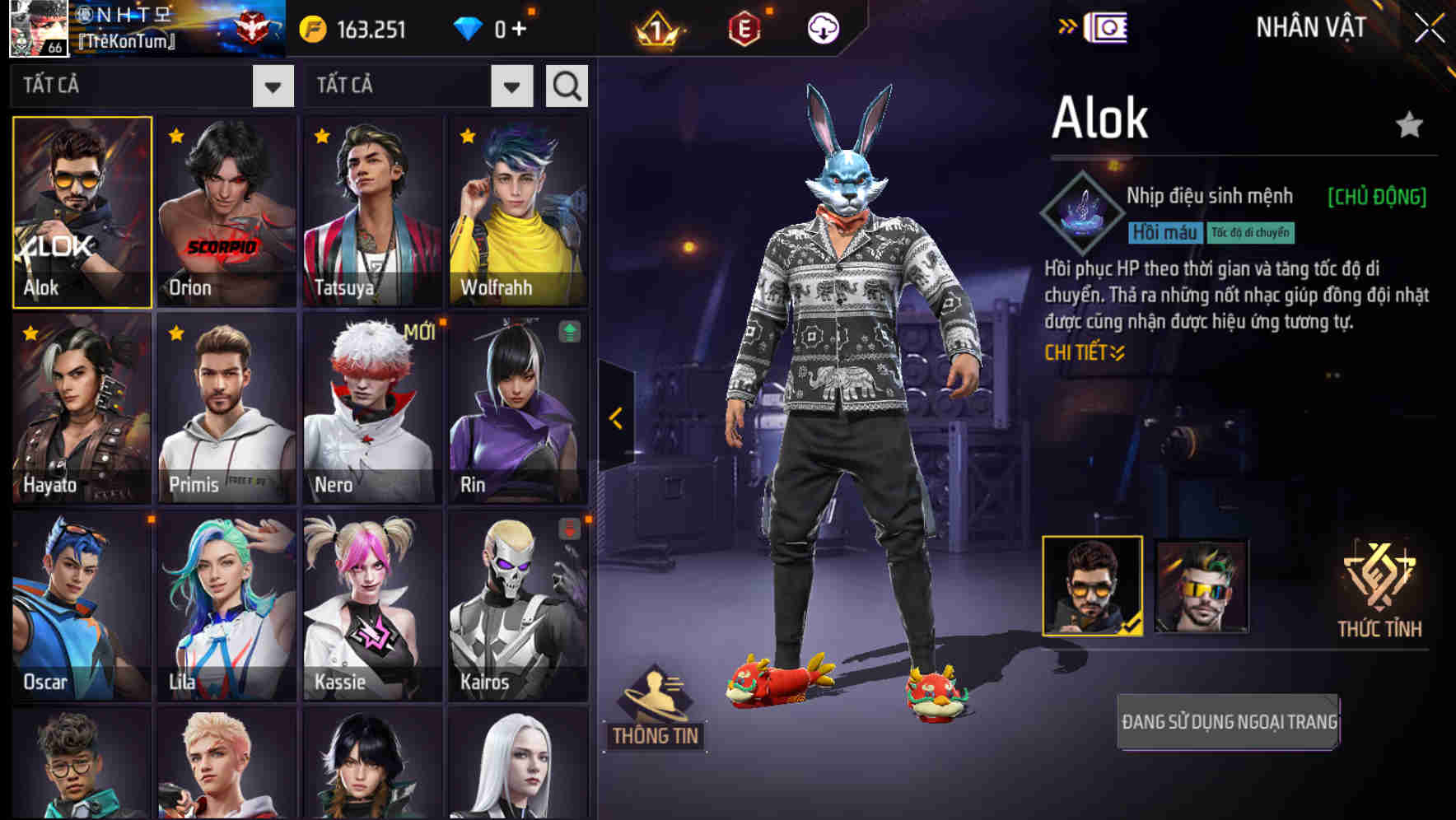The height and width of the screenshot is (820, 1456).
Task: Open the first TẤT CẢ filter dropdown
Action: click(272, 86)
